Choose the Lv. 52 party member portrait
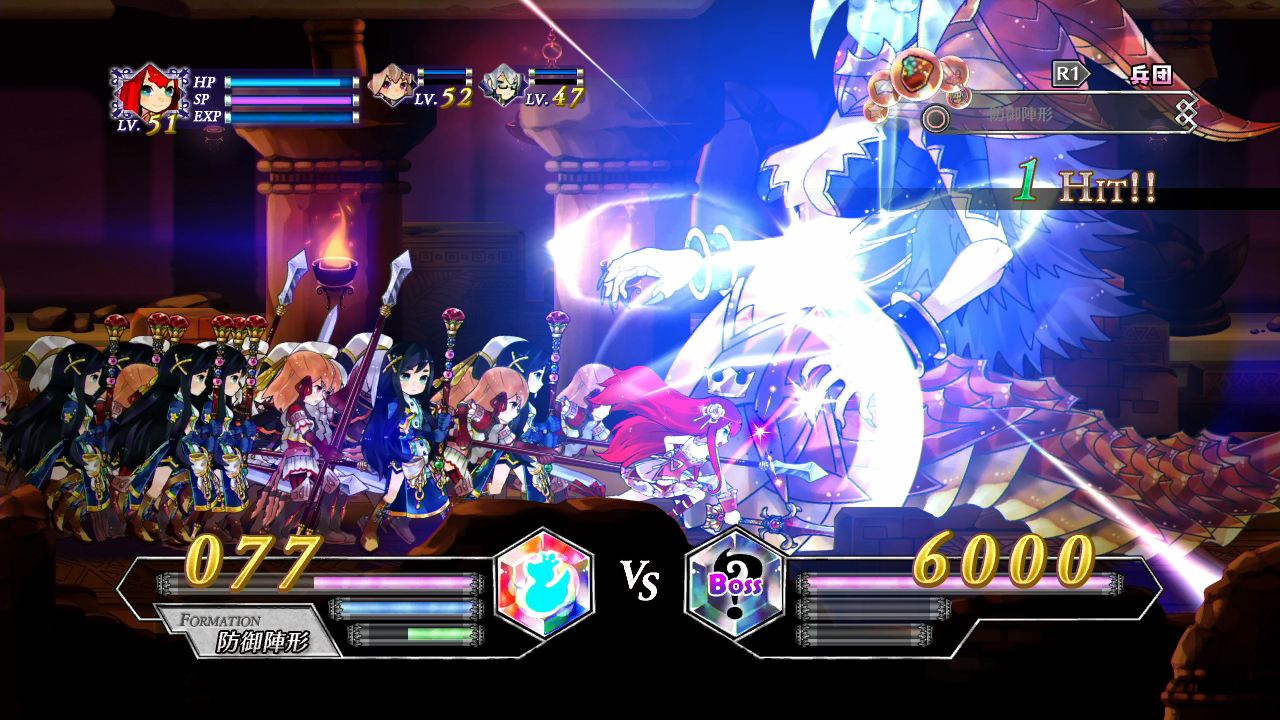 tap(391, 85)
